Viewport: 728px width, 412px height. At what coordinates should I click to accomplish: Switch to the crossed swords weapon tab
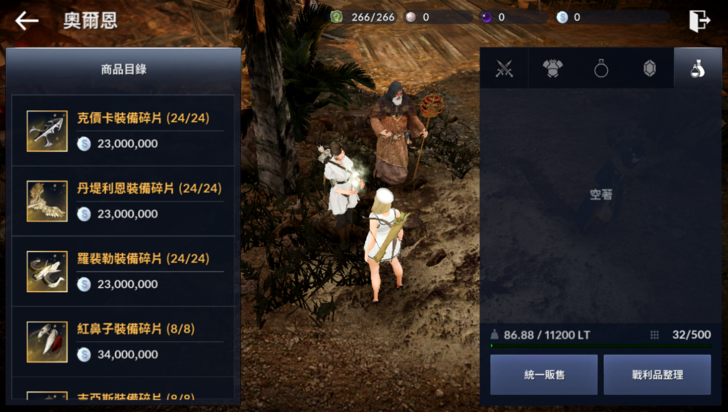point(504,69)
